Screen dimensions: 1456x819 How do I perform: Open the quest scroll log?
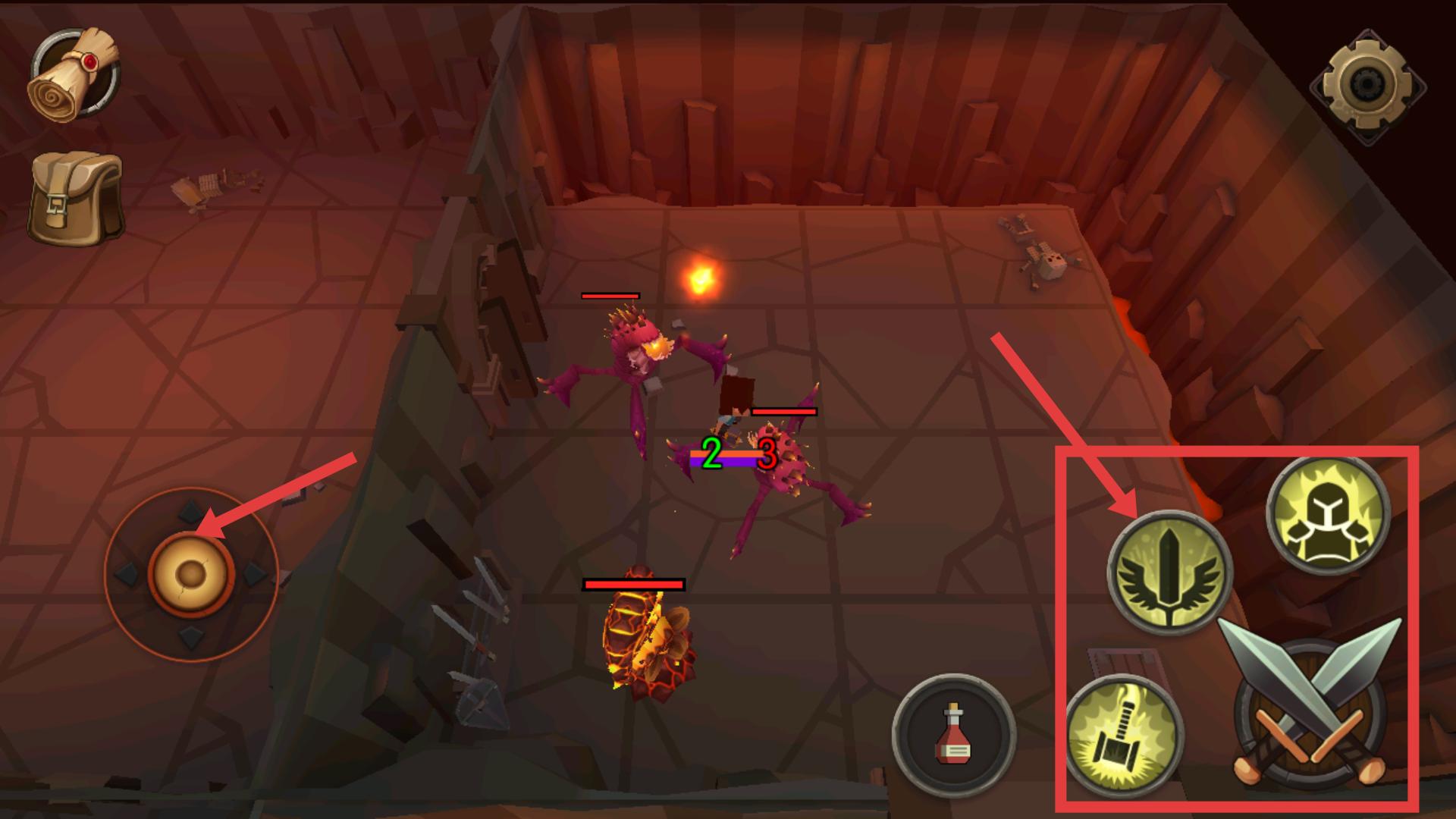74,74
